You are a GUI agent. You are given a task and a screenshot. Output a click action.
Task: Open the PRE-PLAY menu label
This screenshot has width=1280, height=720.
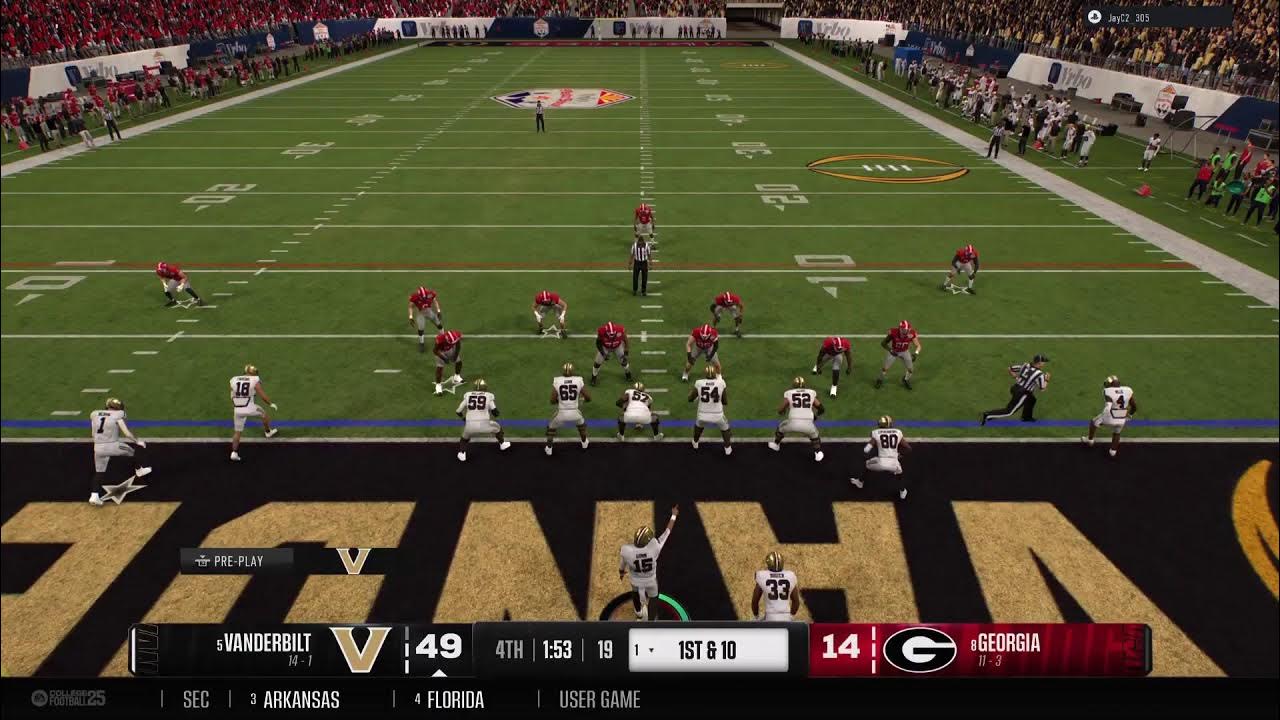pyautogui.click(x=236, y=561)
